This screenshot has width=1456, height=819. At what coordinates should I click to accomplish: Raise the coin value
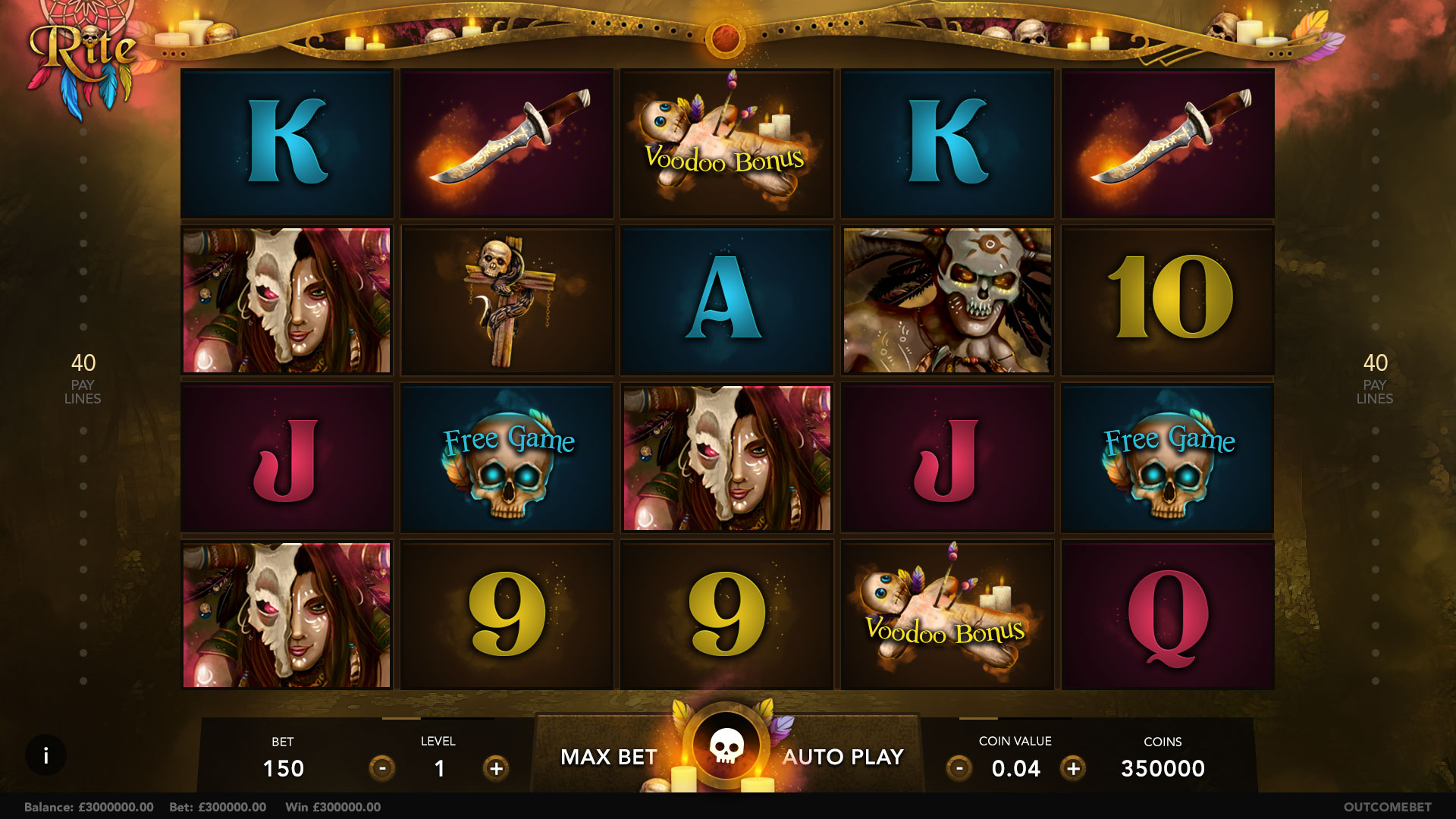(1073, 768)
